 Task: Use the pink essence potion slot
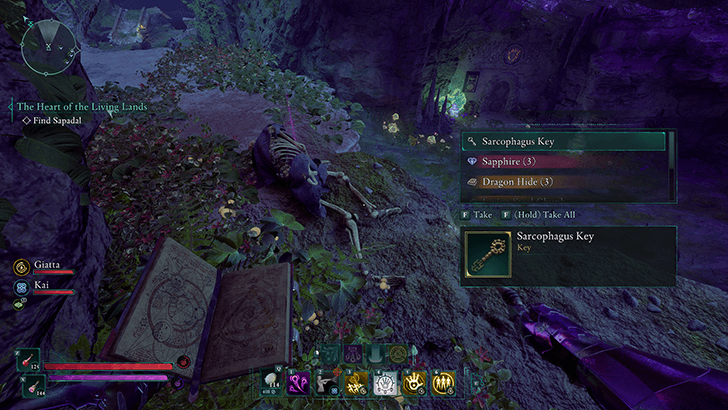[x=28, y=386]
